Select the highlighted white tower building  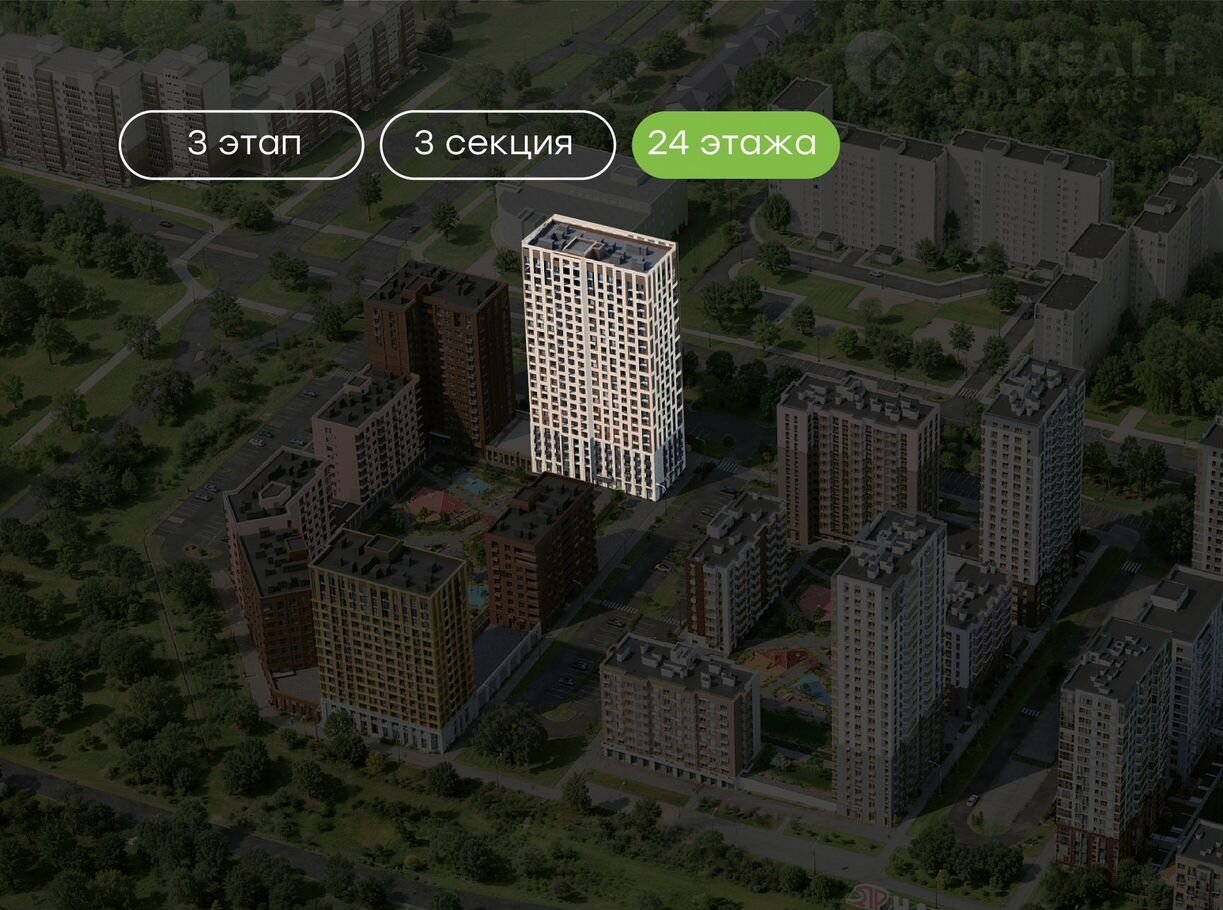(603, 360)
